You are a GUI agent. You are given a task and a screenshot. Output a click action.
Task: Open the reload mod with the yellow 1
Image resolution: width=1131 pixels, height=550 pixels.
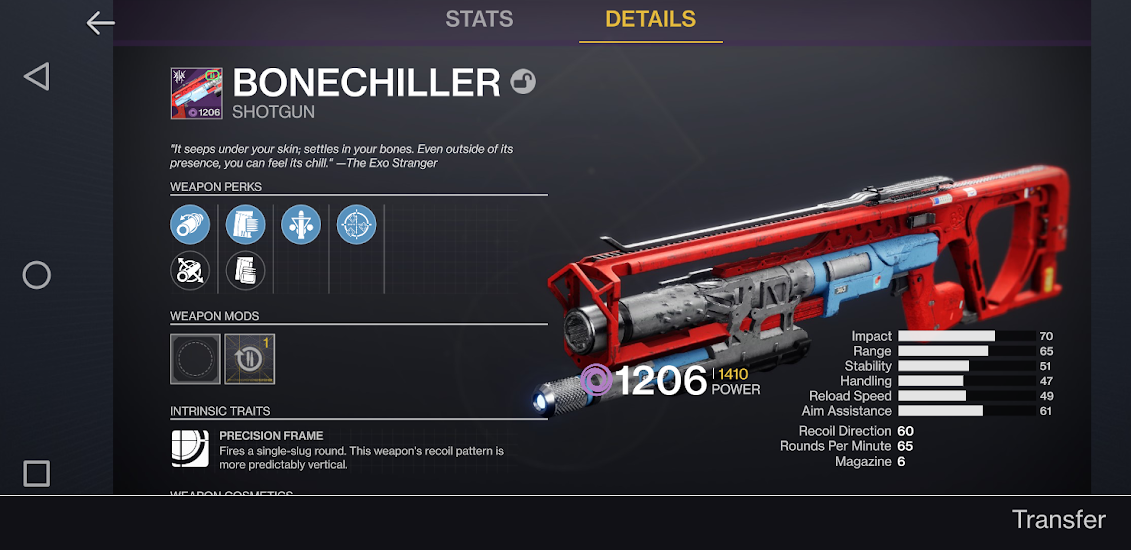249,359
